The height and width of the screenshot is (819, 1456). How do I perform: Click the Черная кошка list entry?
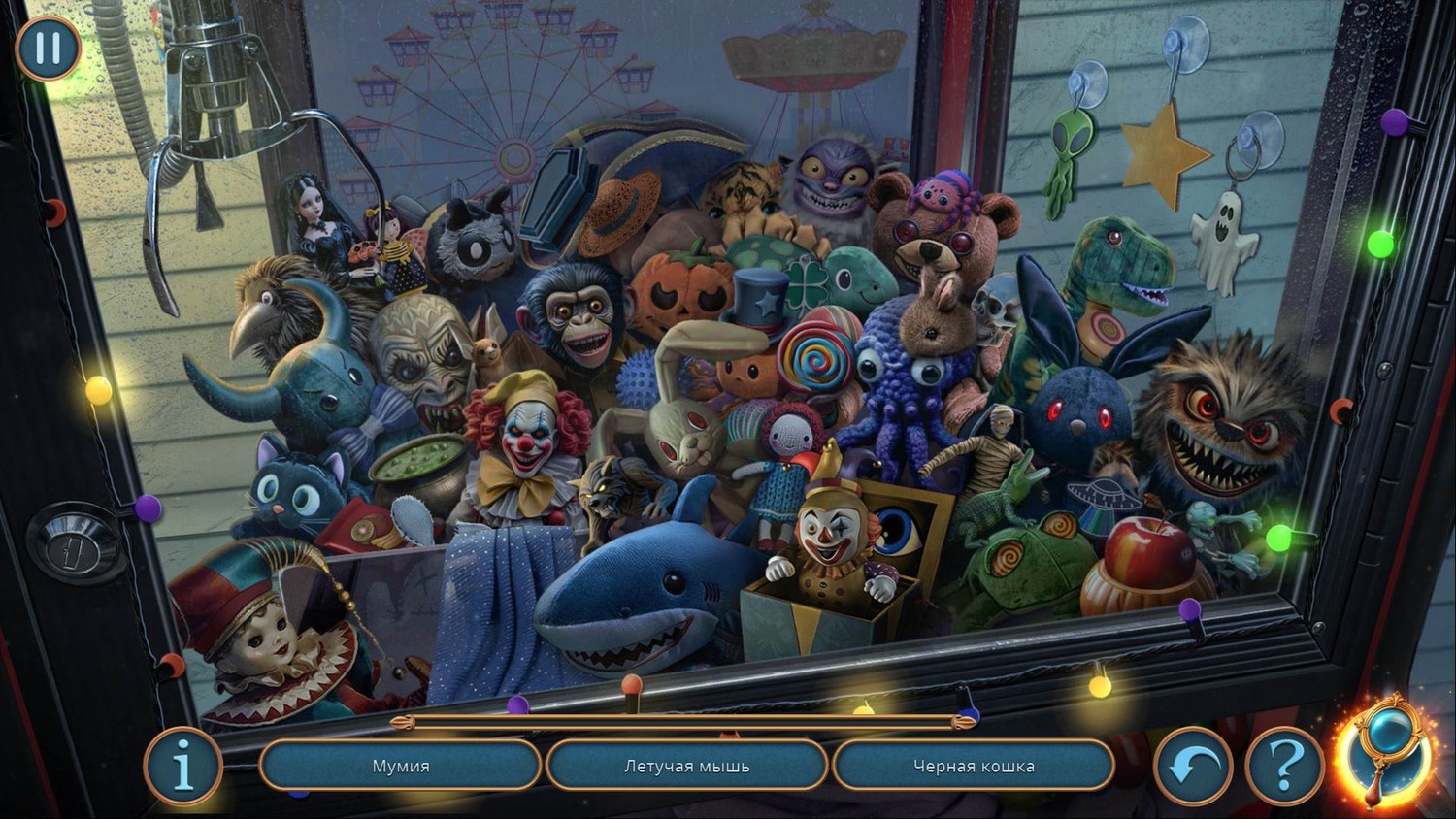(974, 767)
